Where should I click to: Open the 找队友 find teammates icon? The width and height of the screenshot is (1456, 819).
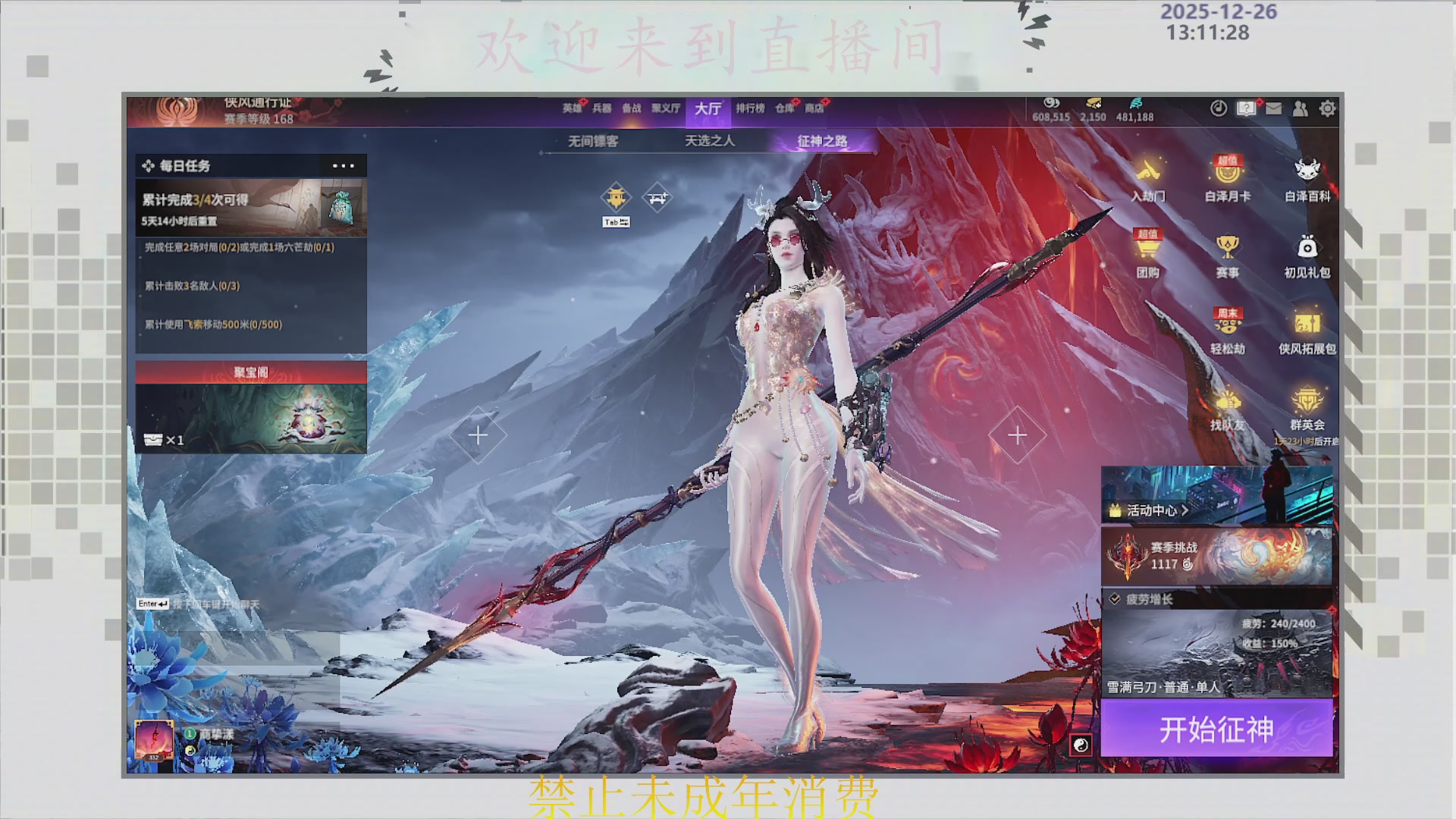click(1228, 408)
